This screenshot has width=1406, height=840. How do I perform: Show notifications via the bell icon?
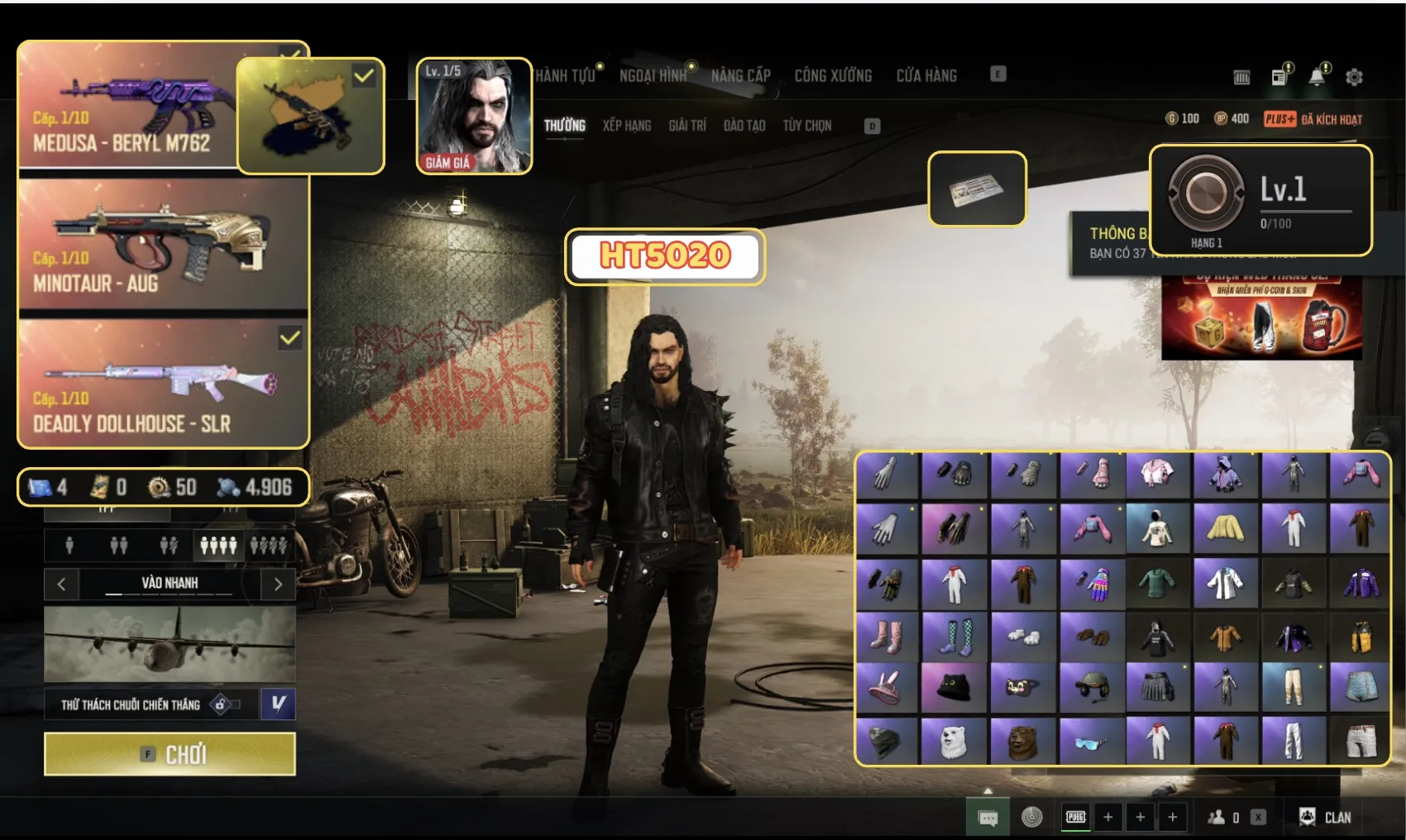pos(1317,77)
